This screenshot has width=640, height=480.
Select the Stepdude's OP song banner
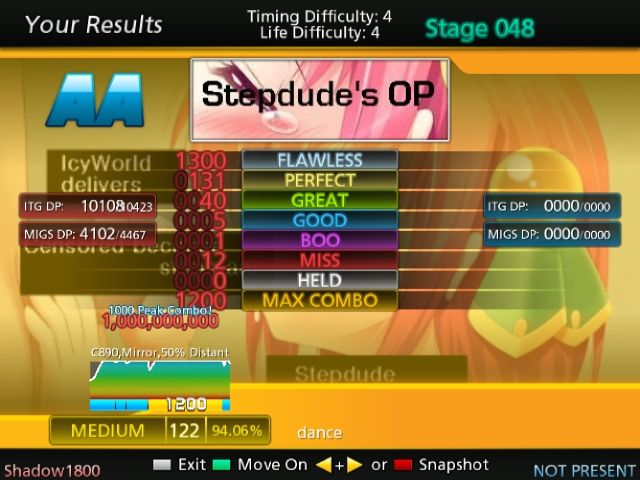click(x=320, y=98)
